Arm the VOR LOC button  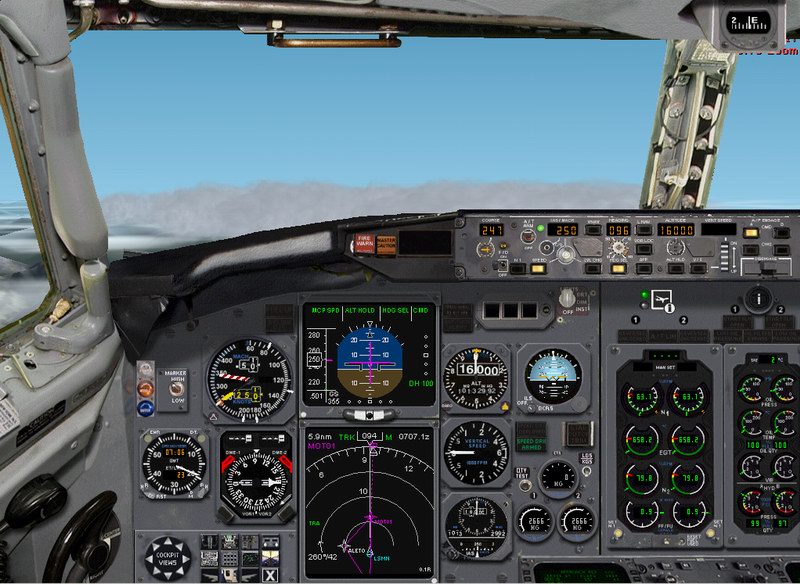645,248
